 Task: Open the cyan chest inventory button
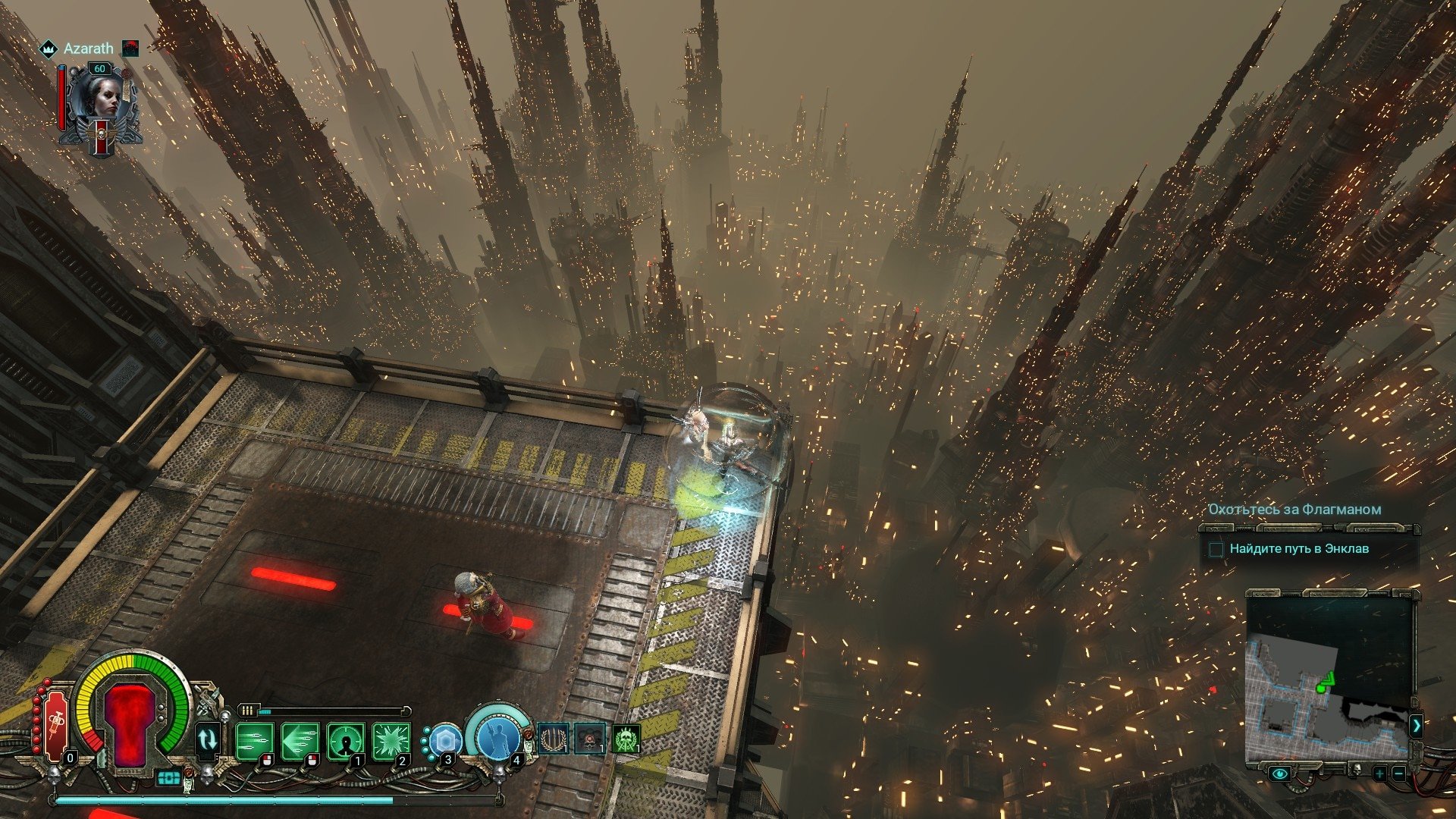click(x=169, y=778)
